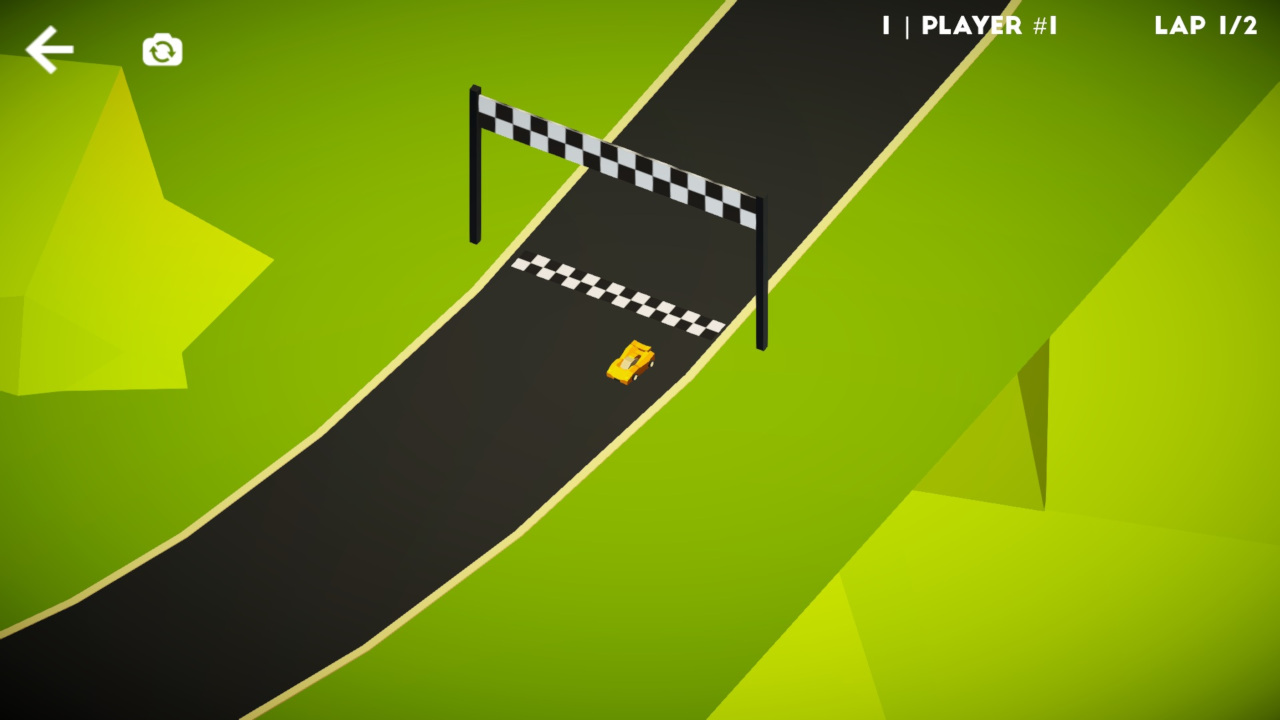Click the left pole of the finish gate
The image size is (1280, 720).
(x=475, y=165)
